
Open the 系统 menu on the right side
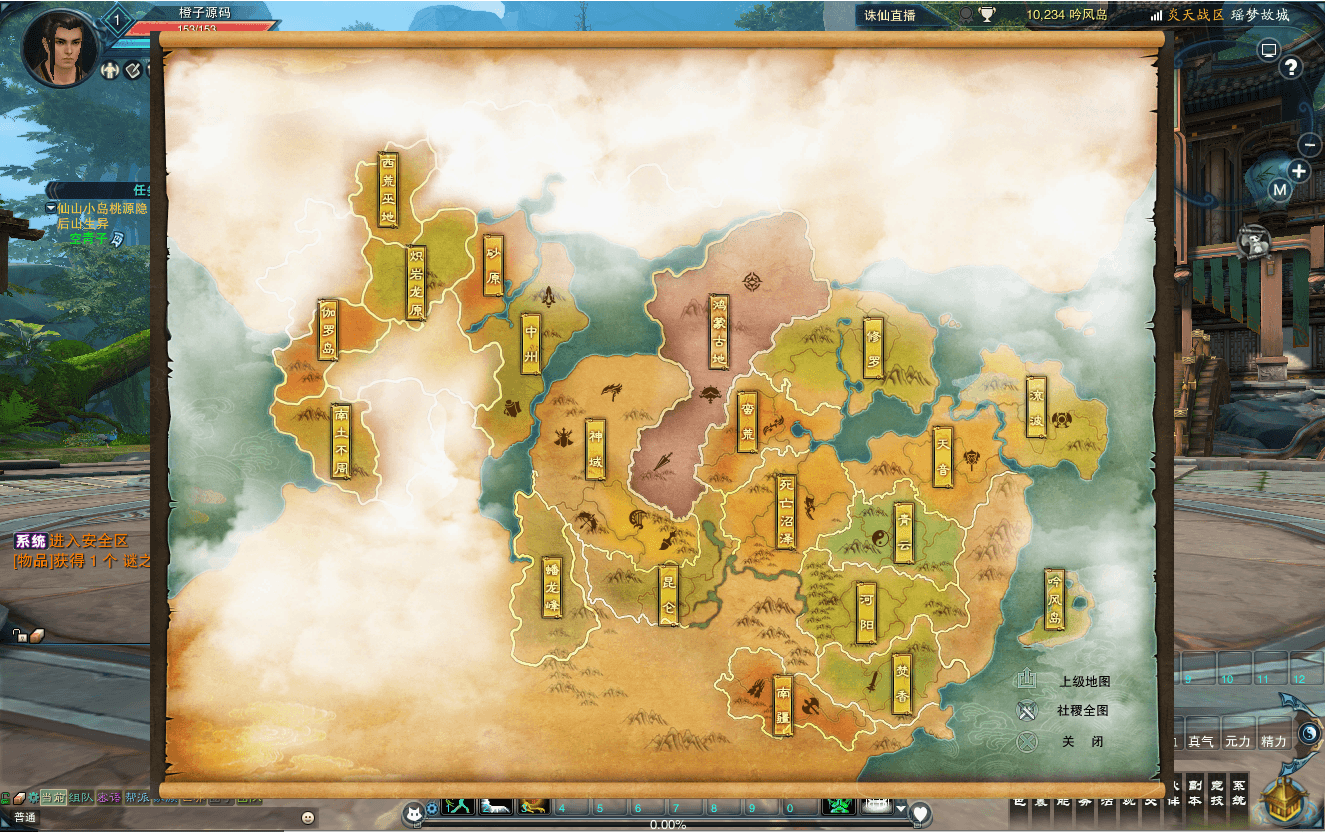click(1240, 792)
